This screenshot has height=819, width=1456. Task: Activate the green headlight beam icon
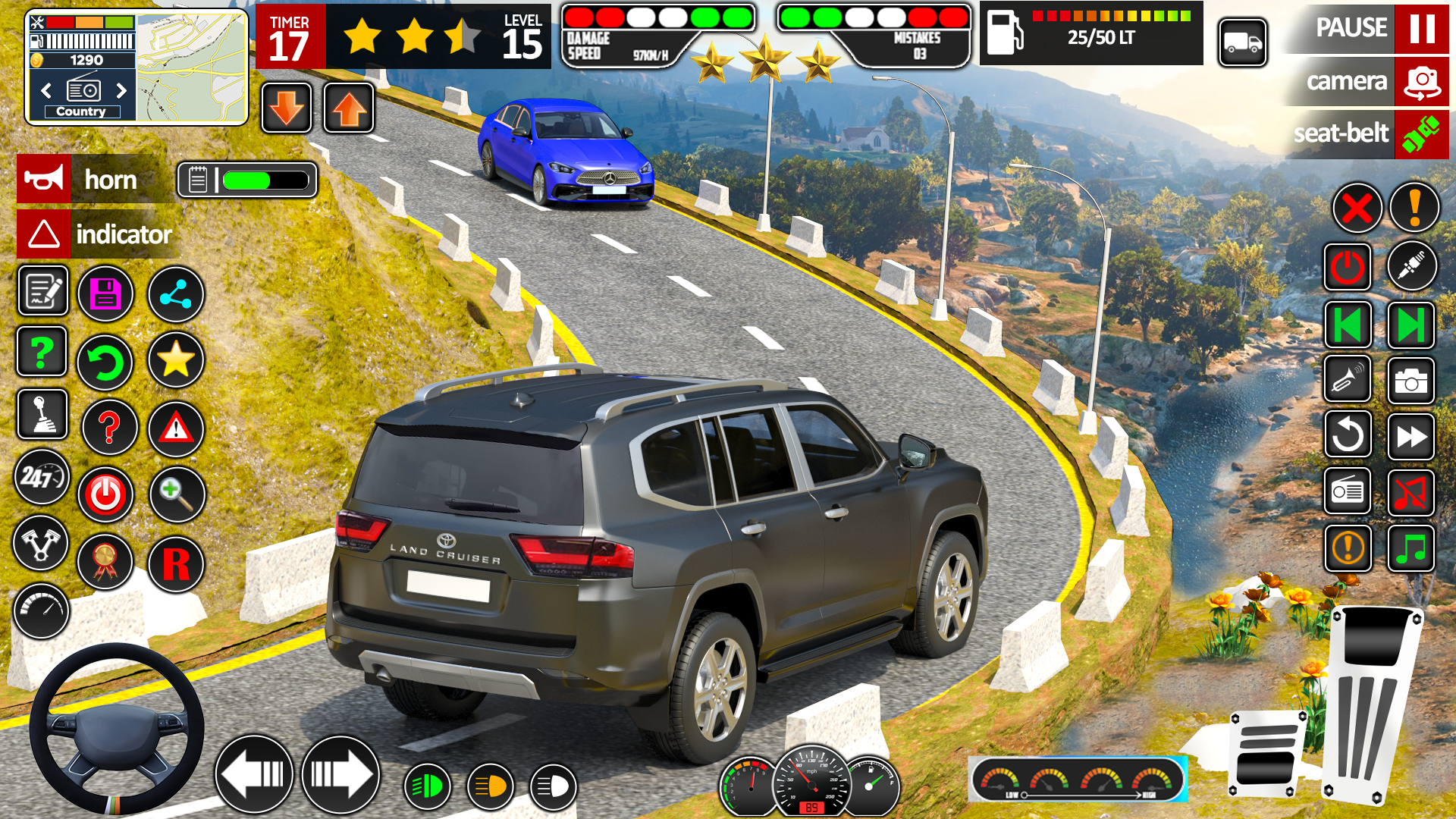pos(428,786)
